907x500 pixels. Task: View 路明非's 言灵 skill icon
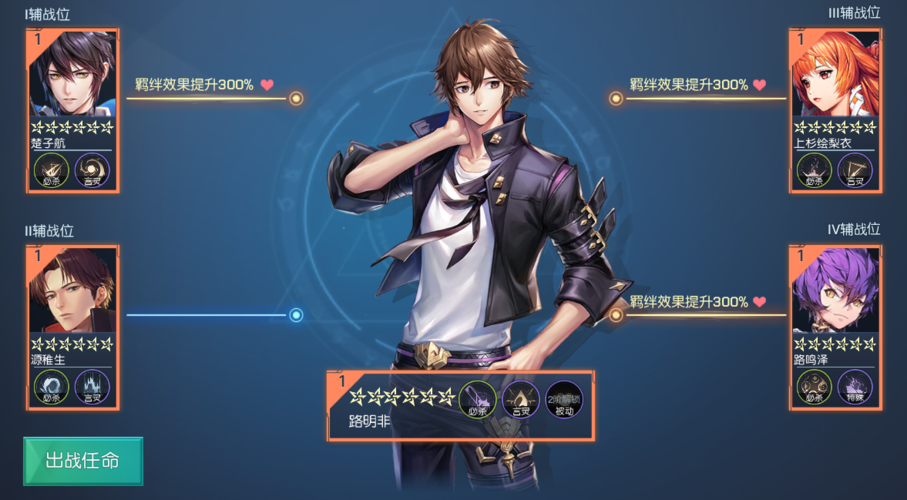pyautogui.click(x=521, y=400)
